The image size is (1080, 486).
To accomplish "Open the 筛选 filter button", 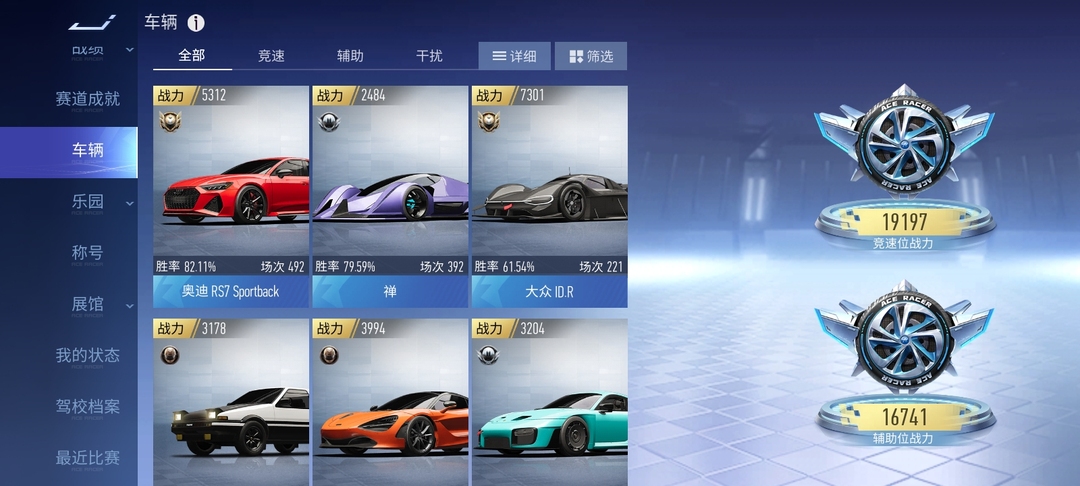I will coord(590,56).
